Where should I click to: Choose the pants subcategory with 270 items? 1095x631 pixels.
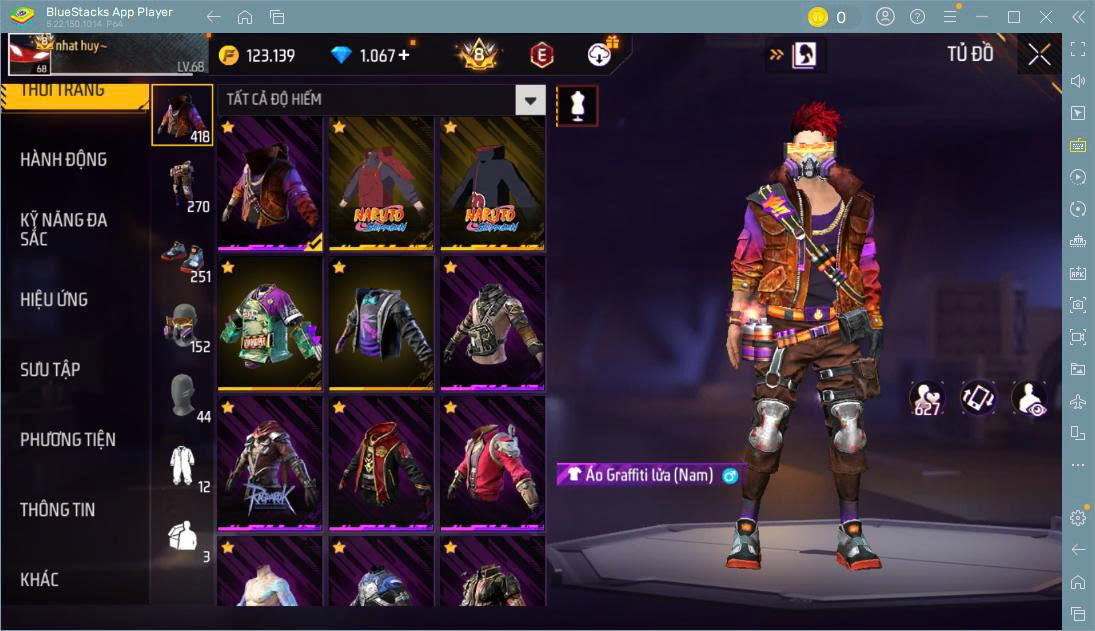click(183, 187)
